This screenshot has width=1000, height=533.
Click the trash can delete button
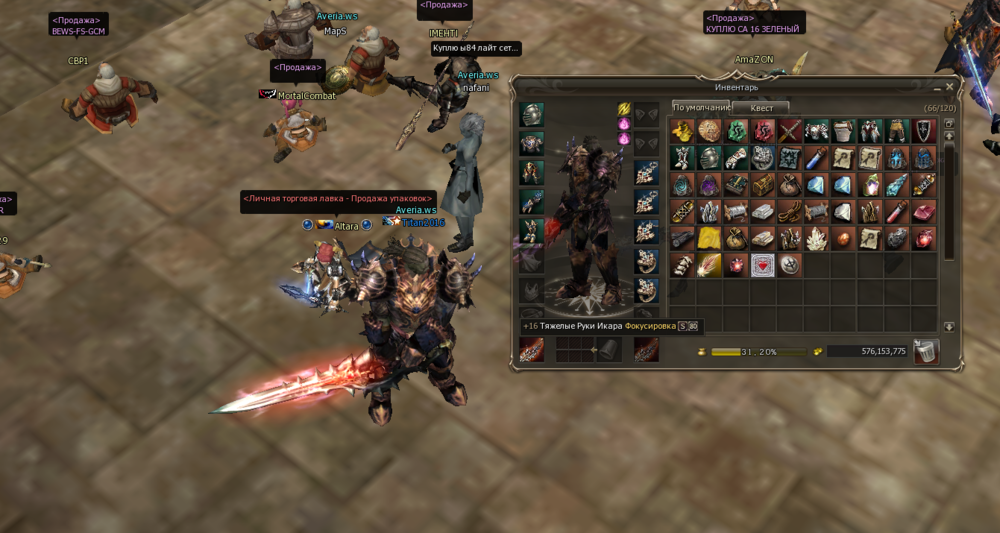tap(926, 351)
